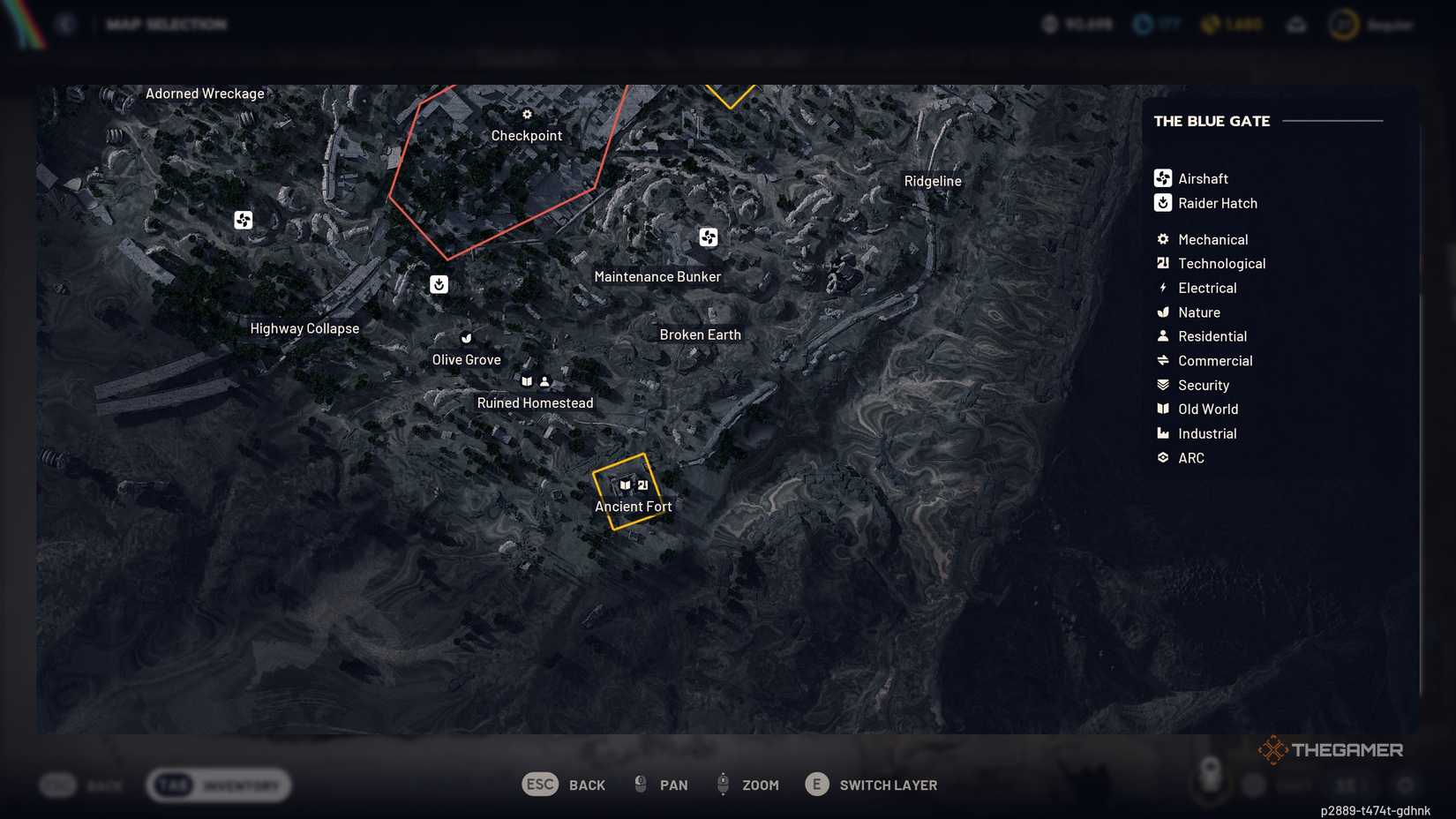Select the Raider Hatch marker near Highway Collapse
Screen dimensions: 1456x819
click(439, 284)
